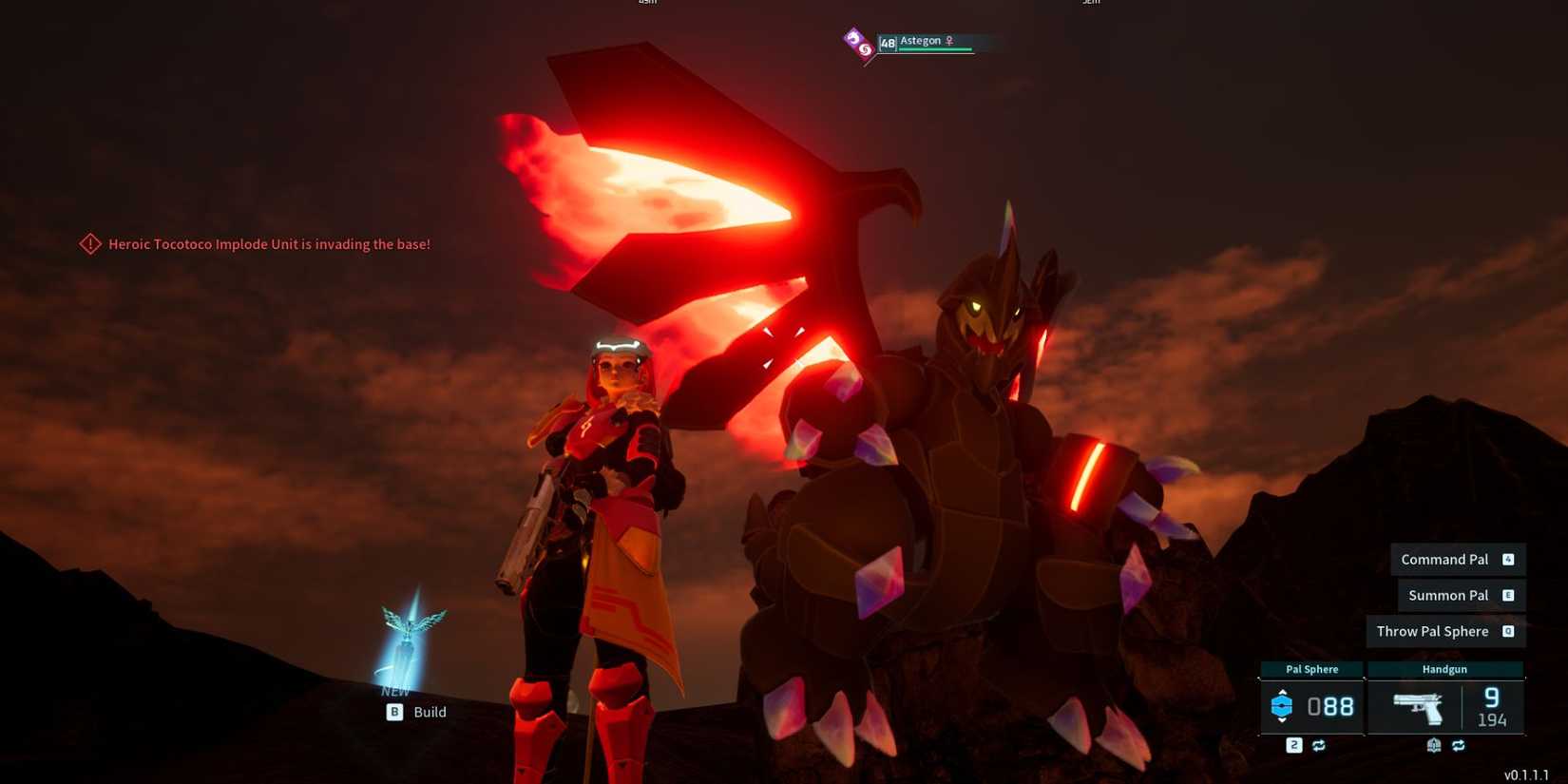Image resolution: width=1568 pixels, height=784 pixels.
Task: Click the level 48 badge on Astegon's nameplate
Action: point(888,43)
